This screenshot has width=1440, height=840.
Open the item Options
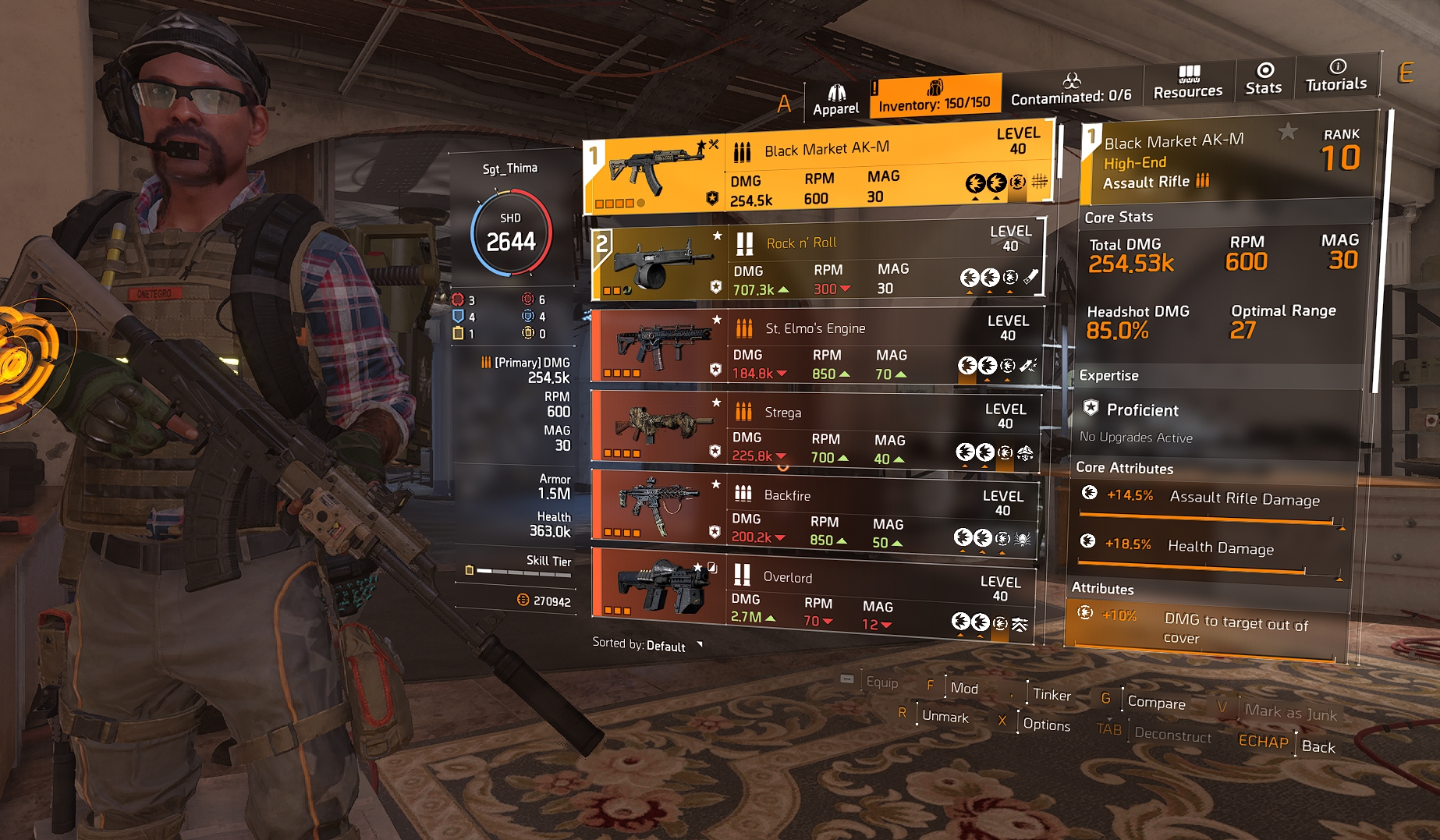(x=1046, y=725)
